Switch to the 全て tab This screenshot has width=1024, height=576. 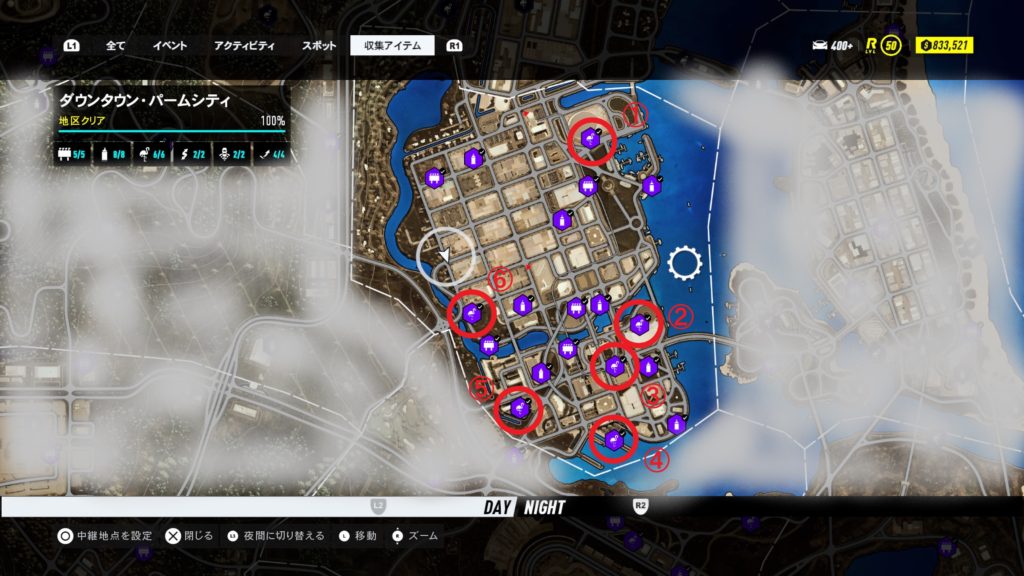116,45
